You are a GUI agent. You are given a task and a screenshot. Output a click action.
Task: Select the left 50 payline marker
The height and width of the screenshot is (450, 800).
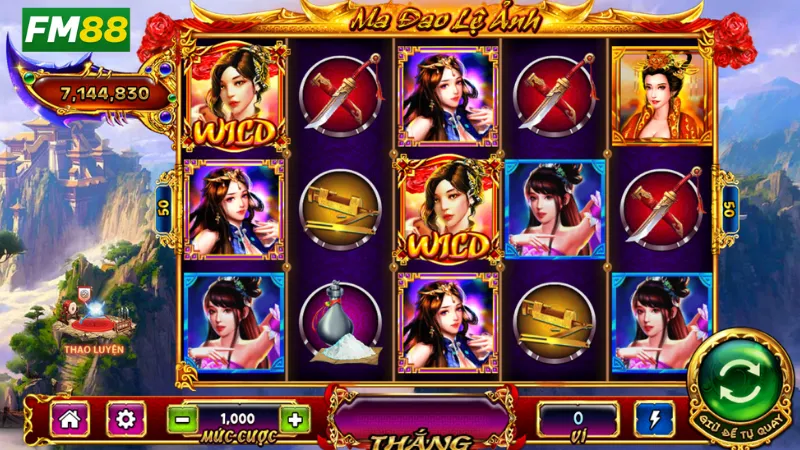point(166,209)
